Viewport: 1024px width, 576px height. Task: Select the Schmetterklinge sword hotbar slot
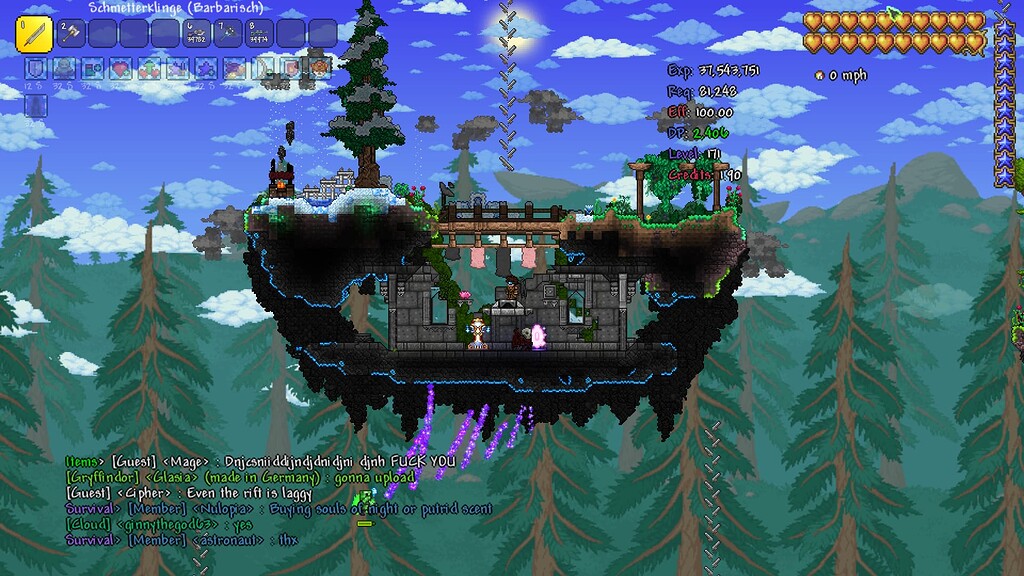[x=34, y=33]
